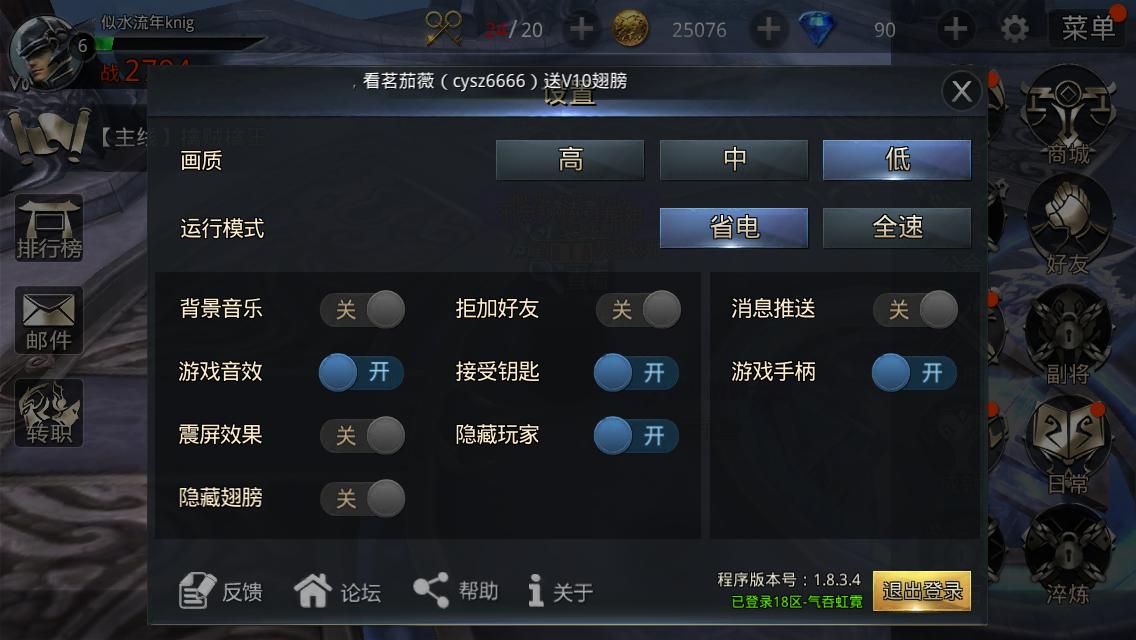Choose 中 medium graphics quality
The height and width of the screenshot is (640, 1136).
click(x=734, y=160)
